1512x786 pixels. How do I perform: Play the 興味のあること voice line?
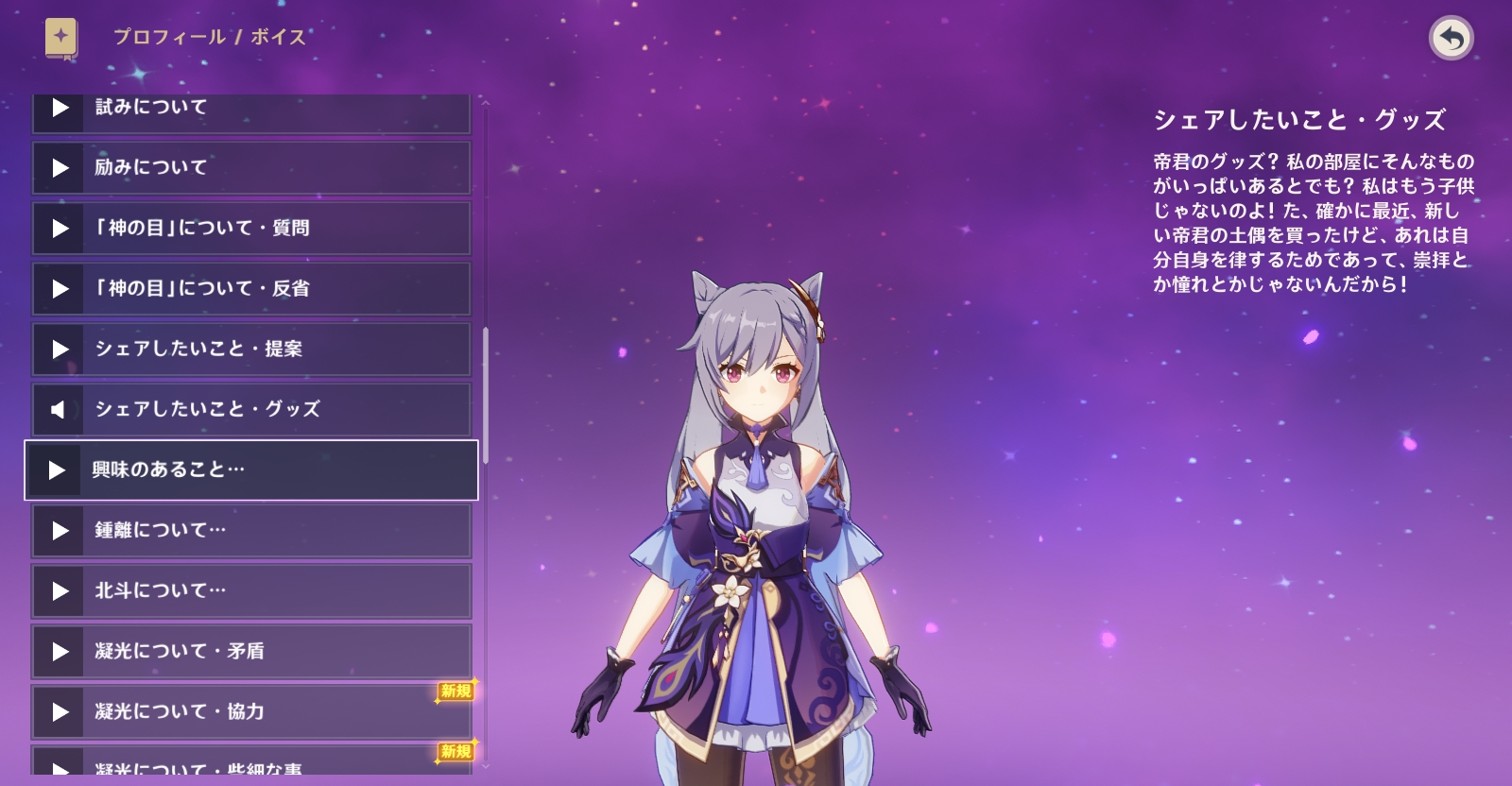coord(250,470)
